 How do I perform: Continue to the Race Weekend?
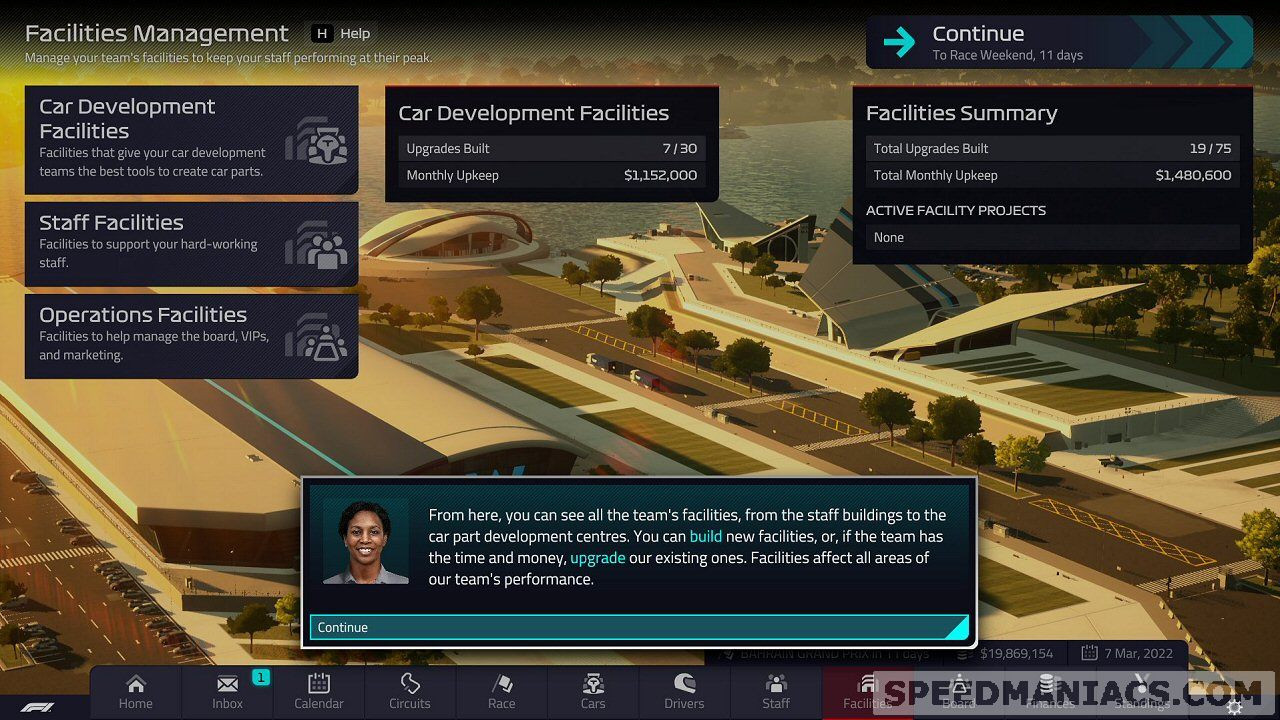pyautogui.click(x=1058, y=43)
